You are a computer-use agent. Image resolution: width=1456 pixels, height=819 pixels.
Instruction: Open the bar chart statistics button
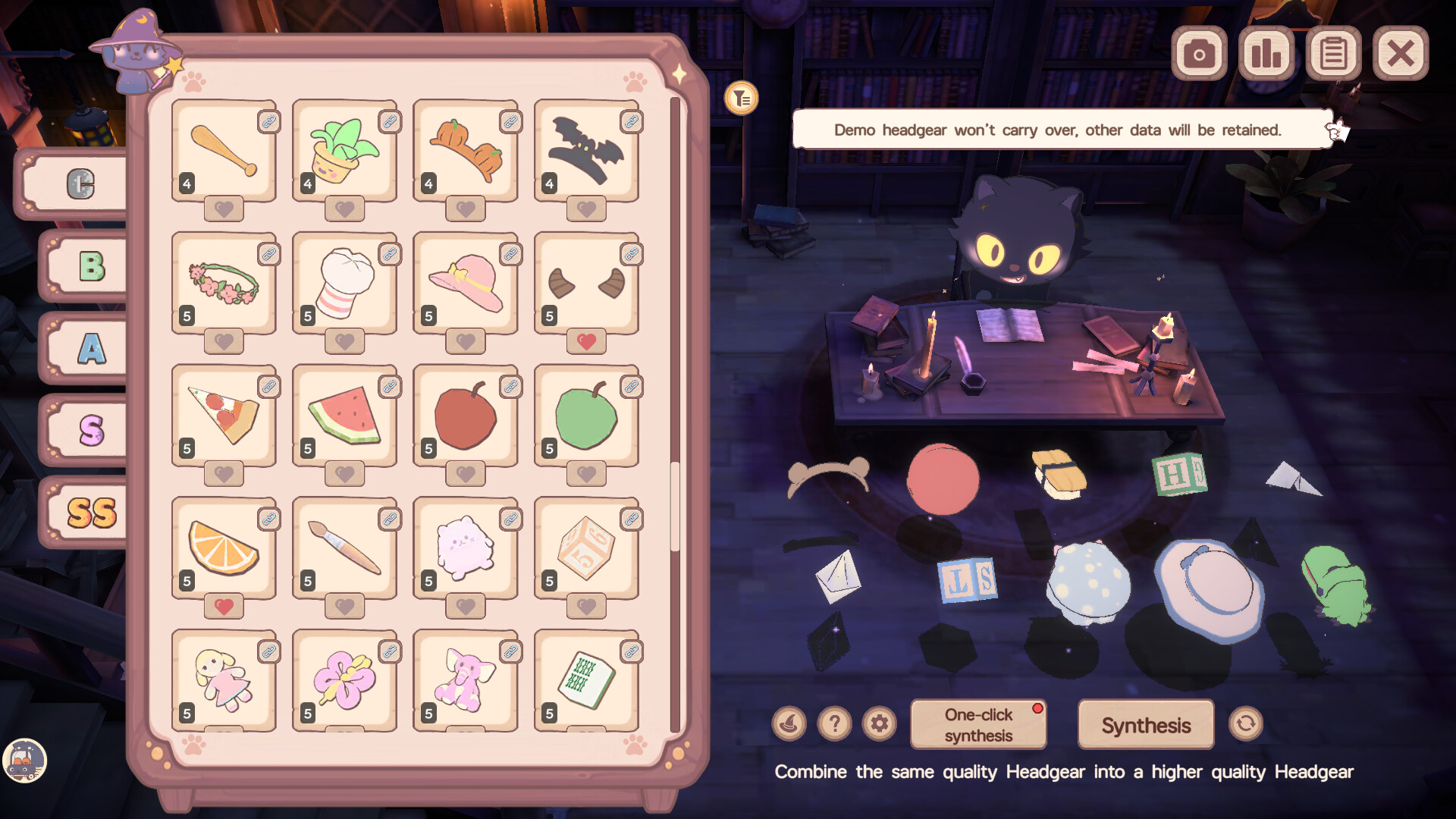(x=1266, y=54)
